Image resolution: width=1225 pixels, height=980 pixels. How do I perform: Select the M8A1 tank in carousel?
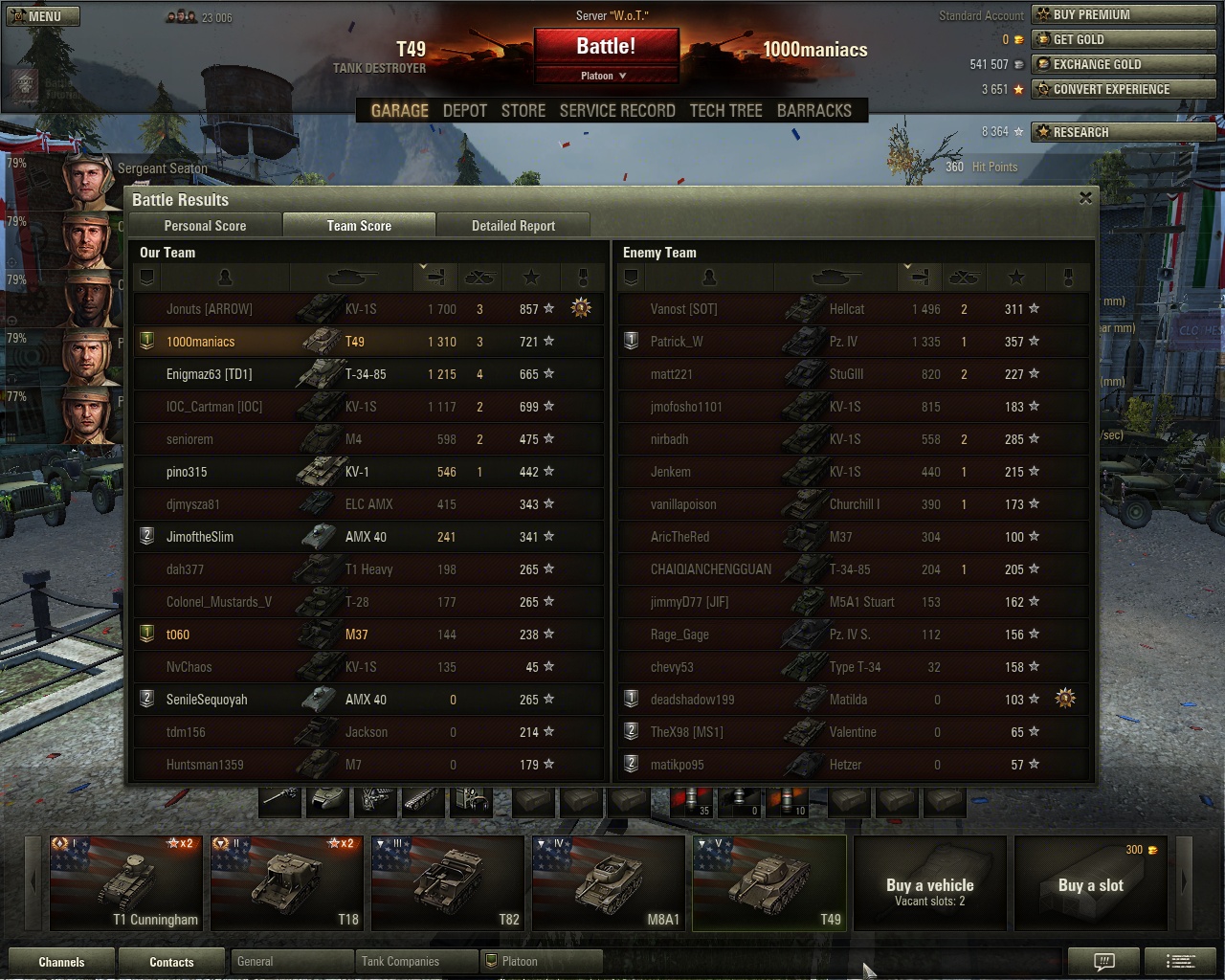[x=609, y=883]
